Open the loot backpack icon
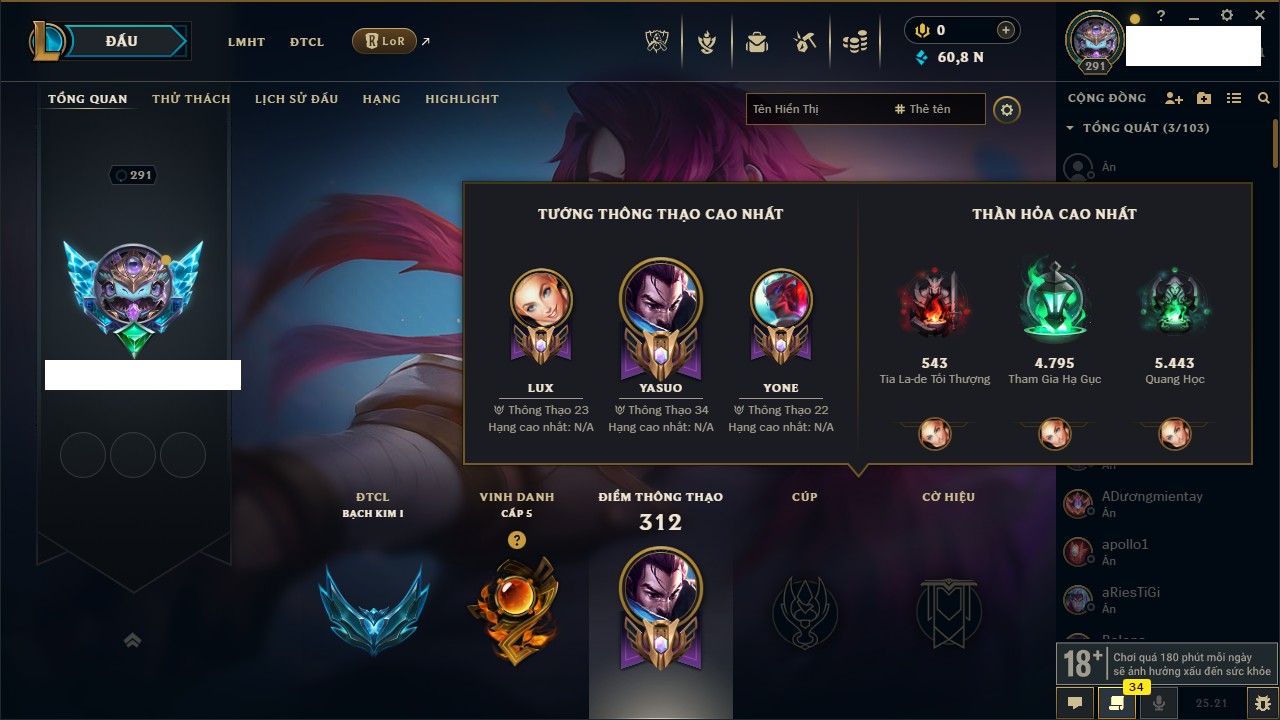The image size is (1280, 720). click(x=757, y=42)
